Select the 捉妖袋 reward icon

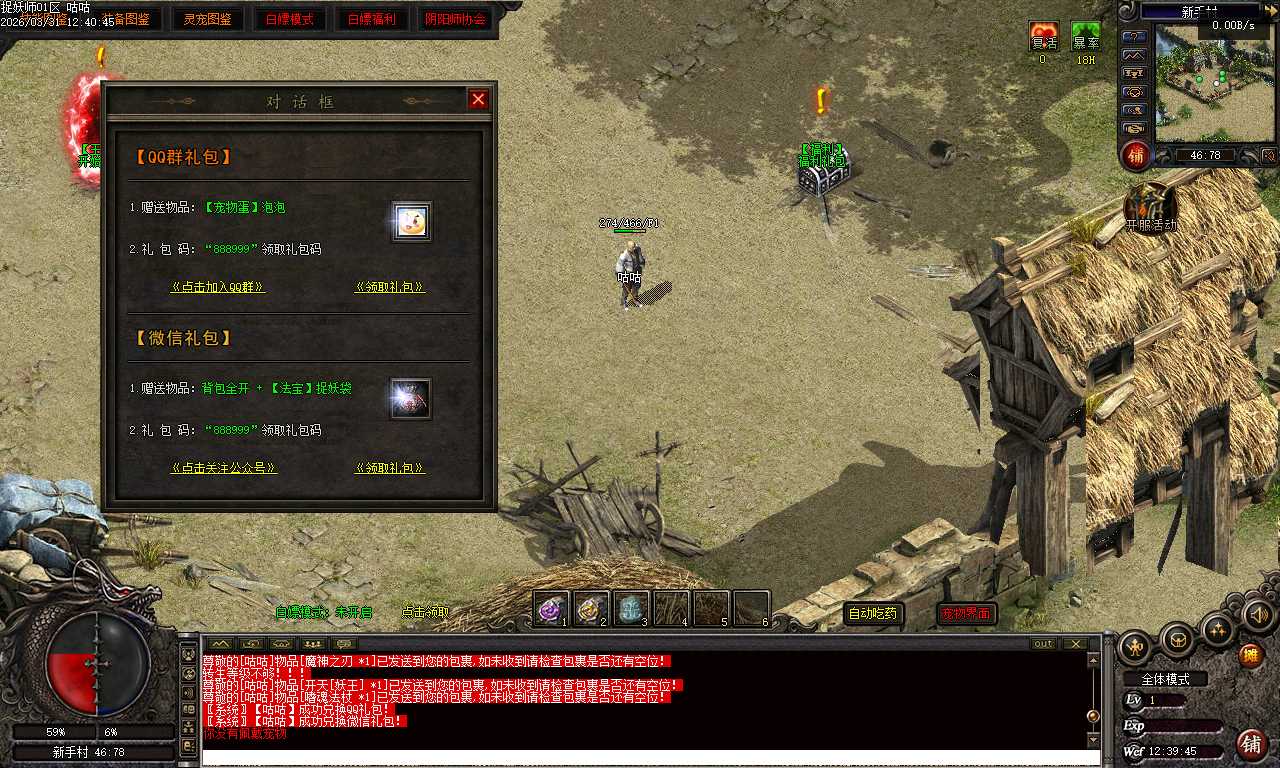[410, 398]
